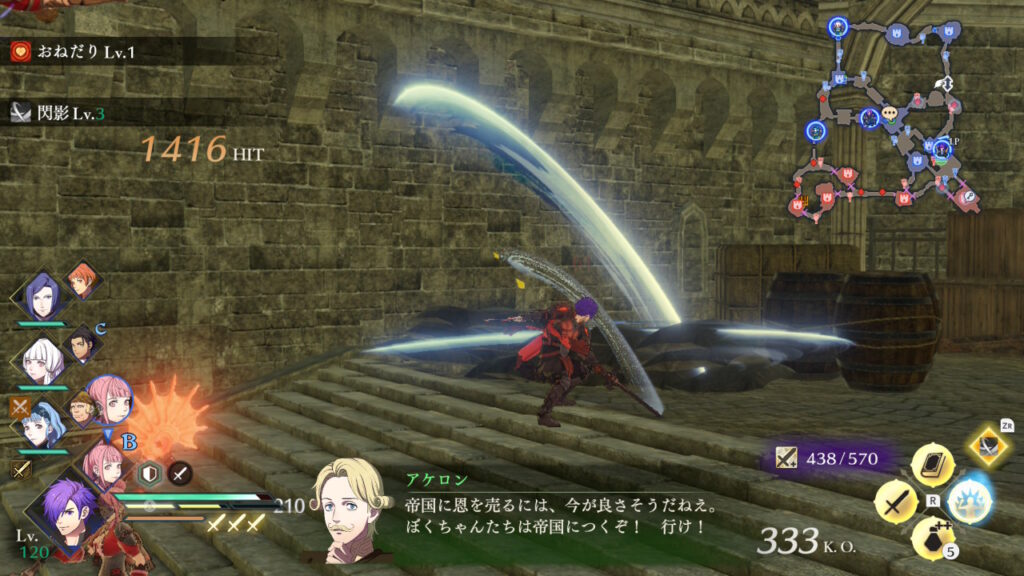Image resolution: width=1024 pixels, height=576 pixels.
Task: Click the 閃影 Lv.3 skill notification
Action: pyautogui.click(x=58, y=113)
